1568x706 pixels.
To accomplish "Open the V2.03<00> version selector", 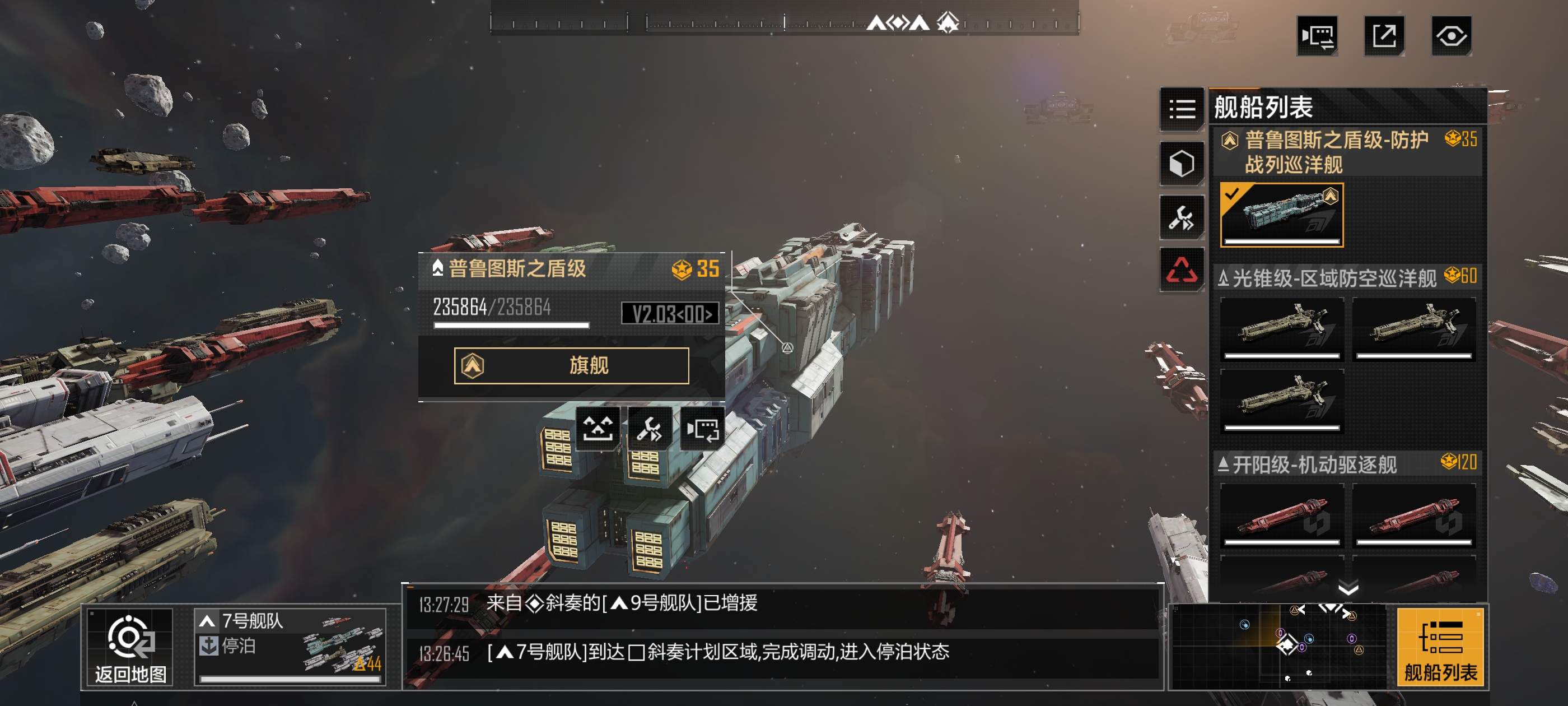I will (668, 314).
